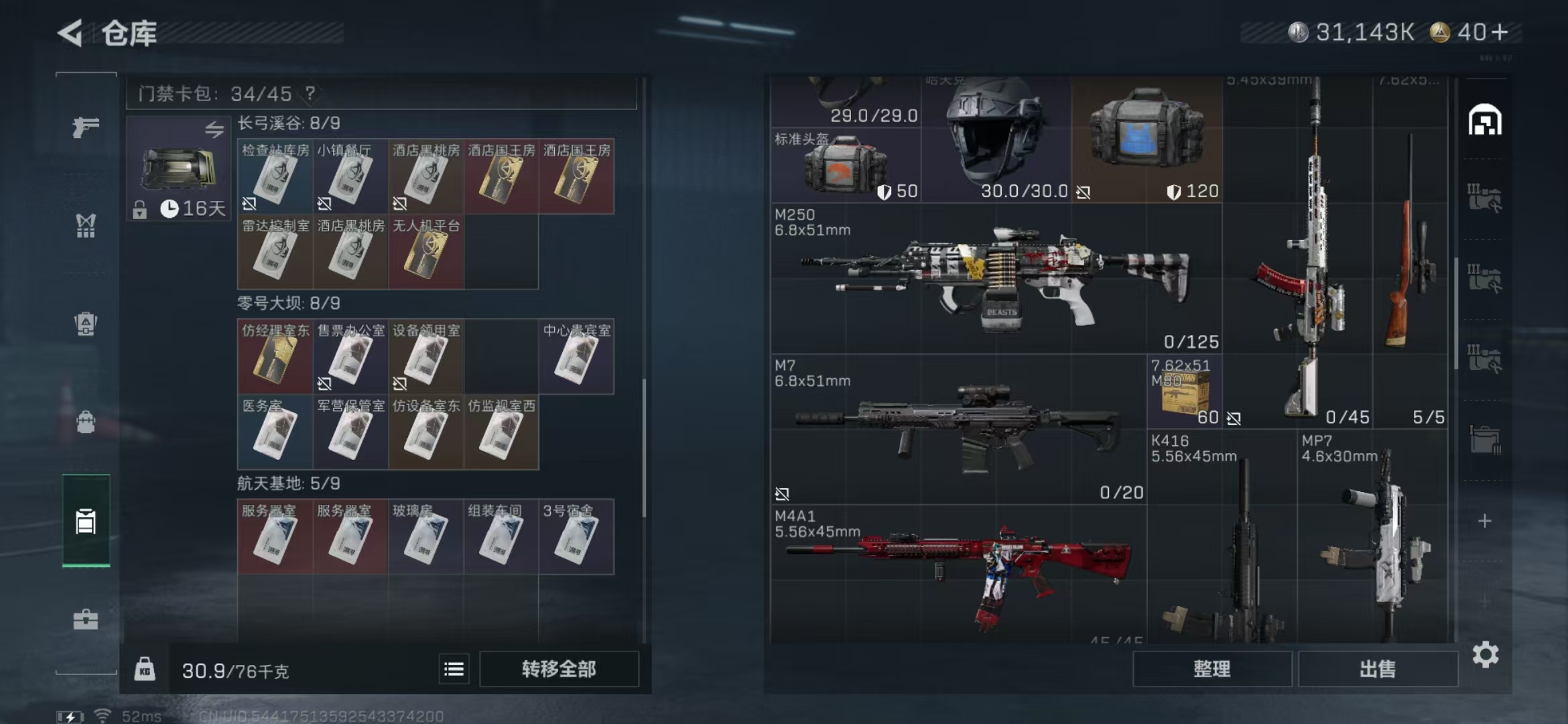Open the briefcase side tab

[x=86, y=619]
